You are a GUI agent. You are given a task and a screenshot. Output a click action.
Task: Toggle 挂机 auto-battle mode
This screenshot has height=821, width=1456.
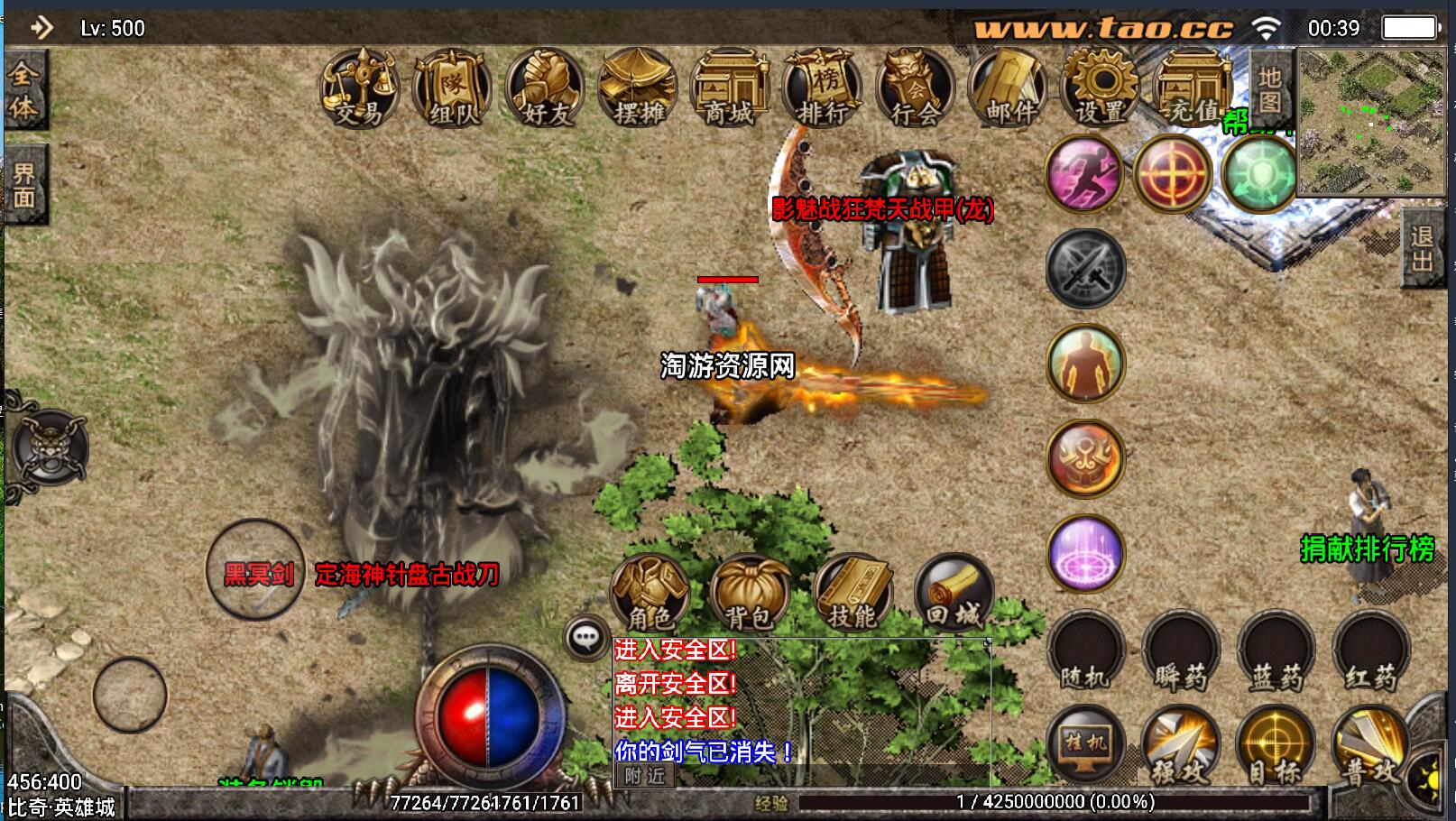tap(1085, 746)
